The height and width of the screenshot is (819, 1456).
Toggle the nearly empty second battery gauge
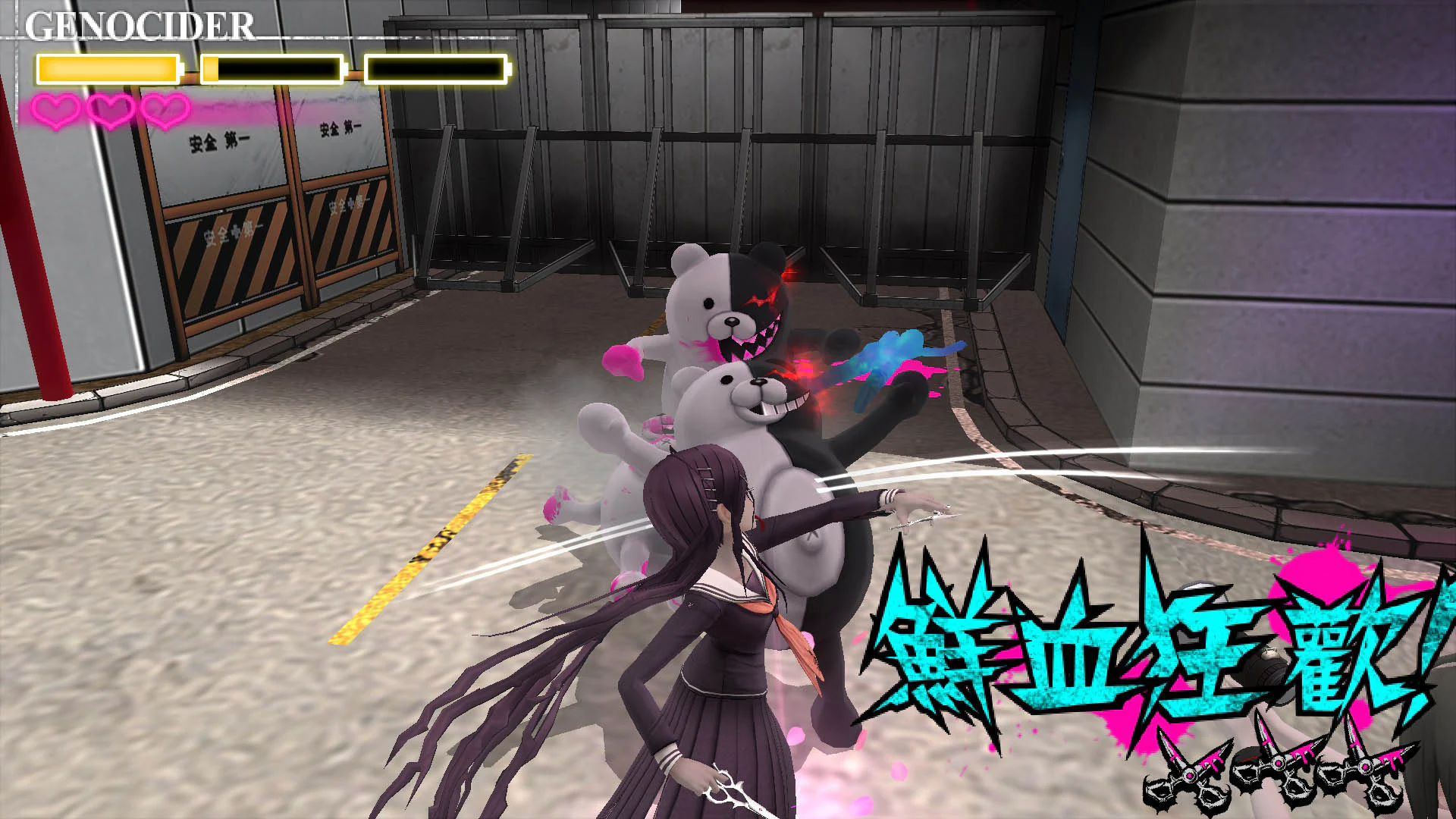[x=273, y=68]
